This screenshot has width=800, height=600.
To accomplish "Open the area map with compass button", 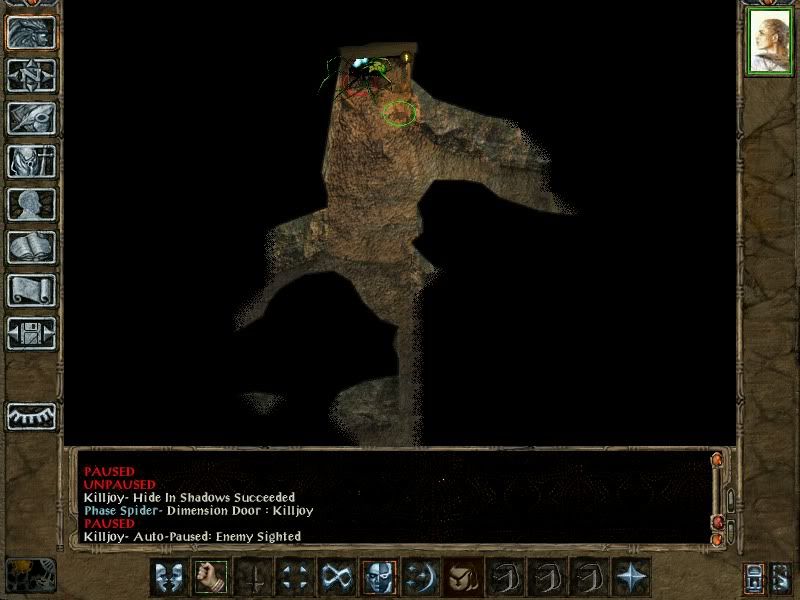I will (30, 75).
